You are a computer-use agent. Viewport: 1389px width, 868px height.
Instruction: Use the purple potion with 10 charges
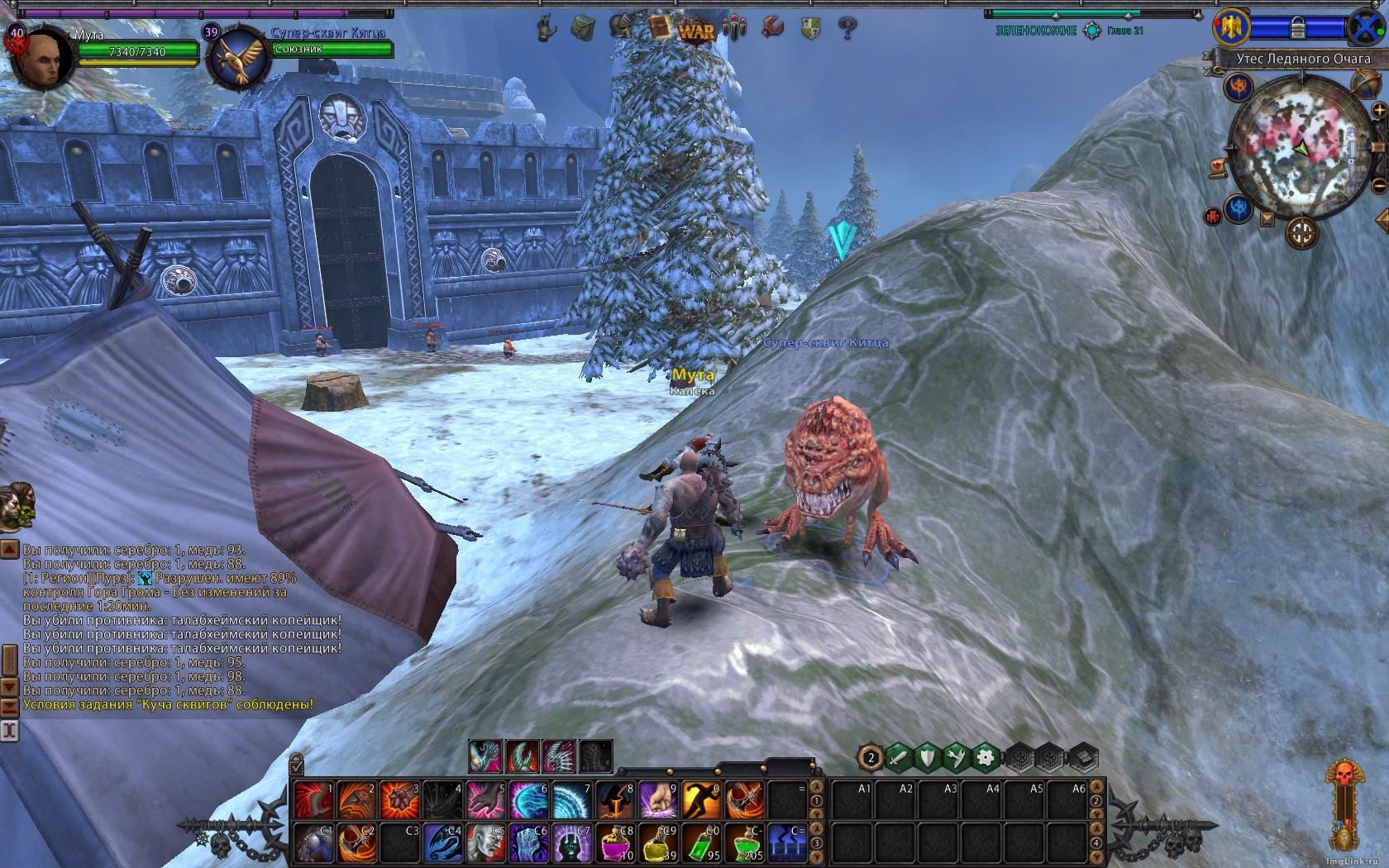click(615, 843)
